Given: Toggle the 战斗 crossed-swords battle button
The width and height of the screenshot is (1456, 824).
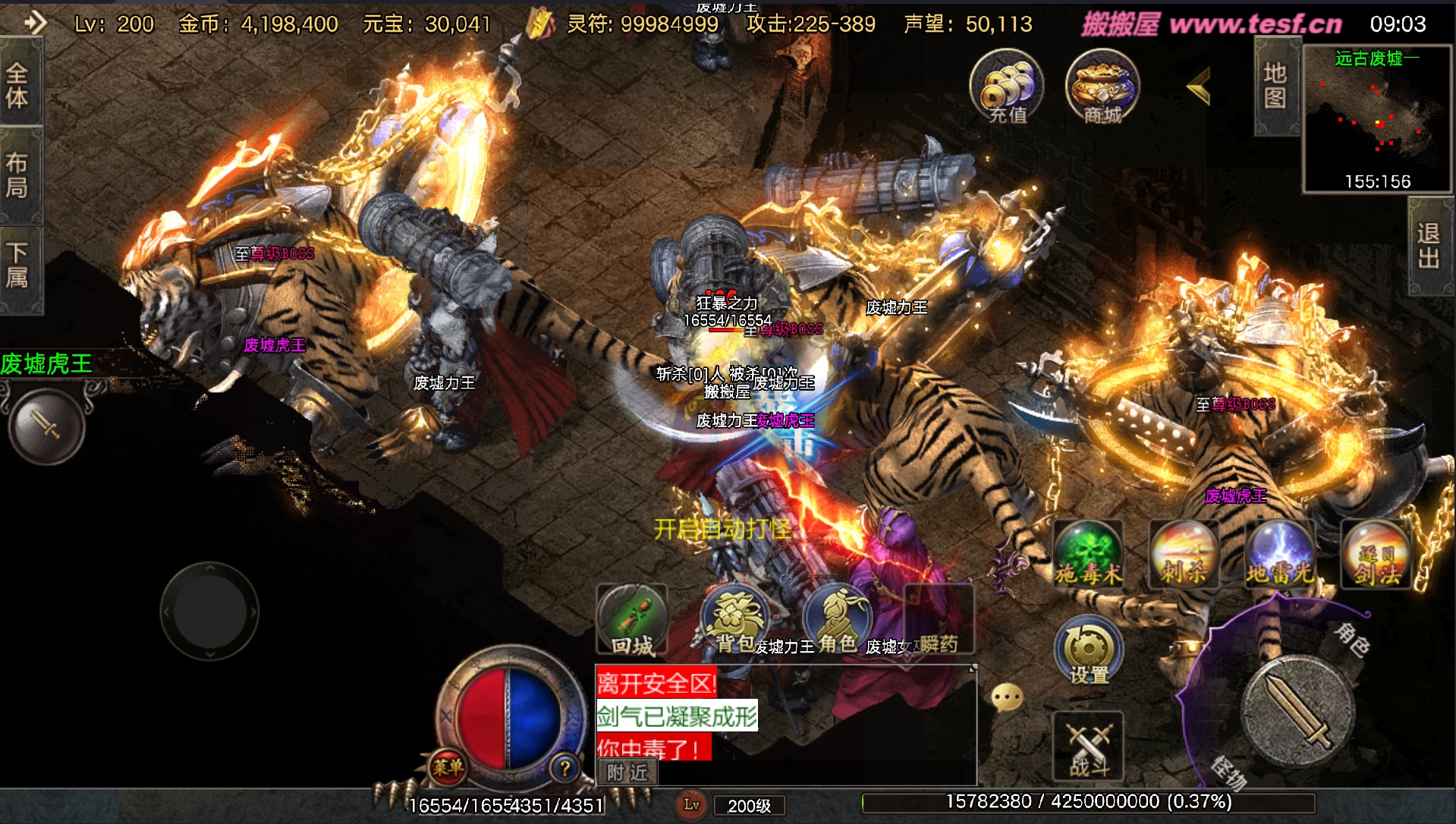Looking at the screenshot, I should [x=1088, y=747].
